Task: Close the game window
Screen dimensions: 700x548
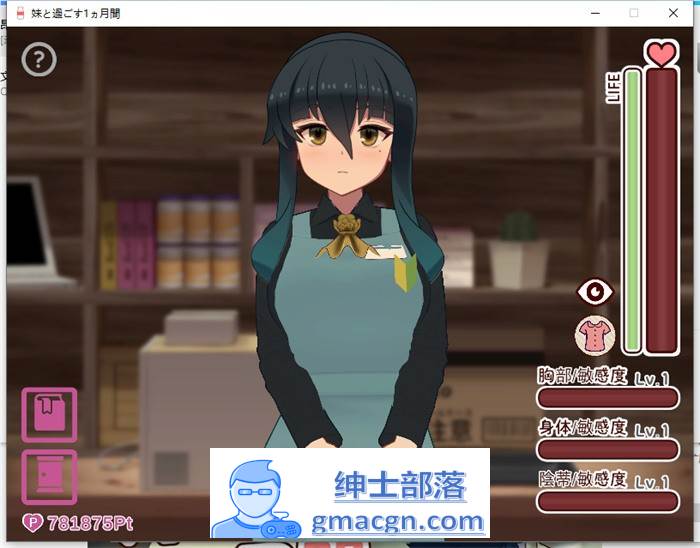Action: (x=676, y=13)
